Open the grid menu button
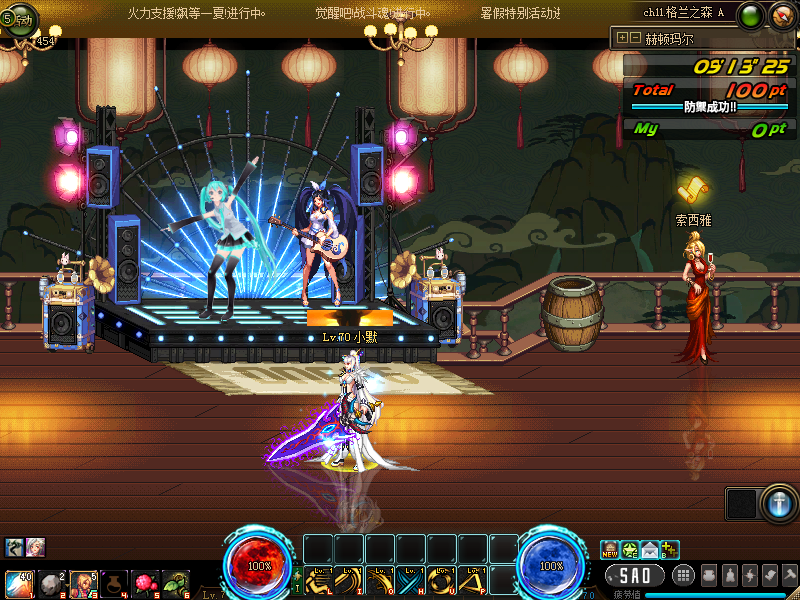The image size is (800, 600). pyautogui.click(x=684, y=575)
